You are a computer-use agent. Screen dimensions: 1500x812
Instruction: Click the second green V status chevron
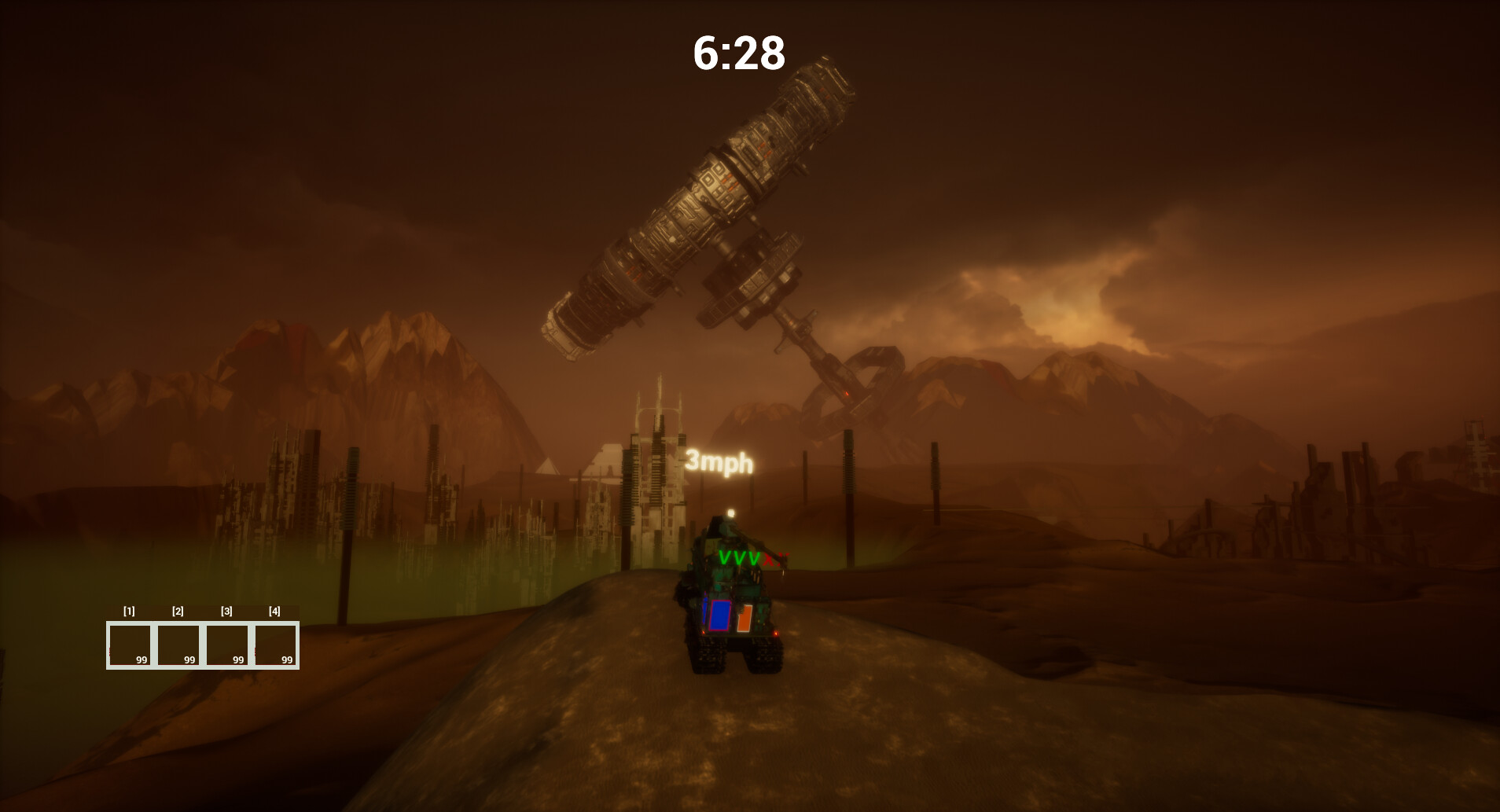pos(741,558)
